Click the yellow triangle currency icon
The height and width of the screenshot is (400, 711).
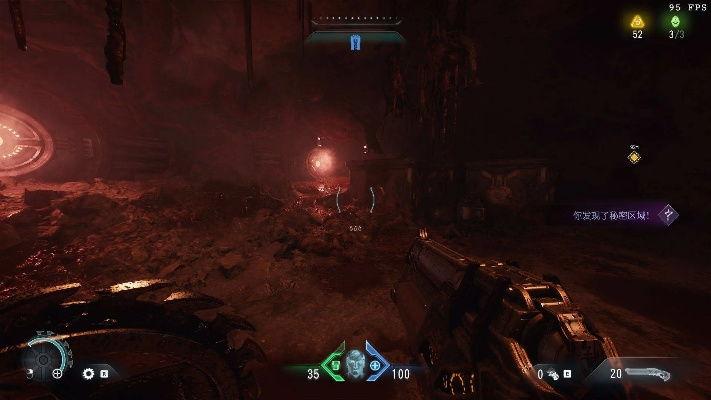[x=637, y=21]
